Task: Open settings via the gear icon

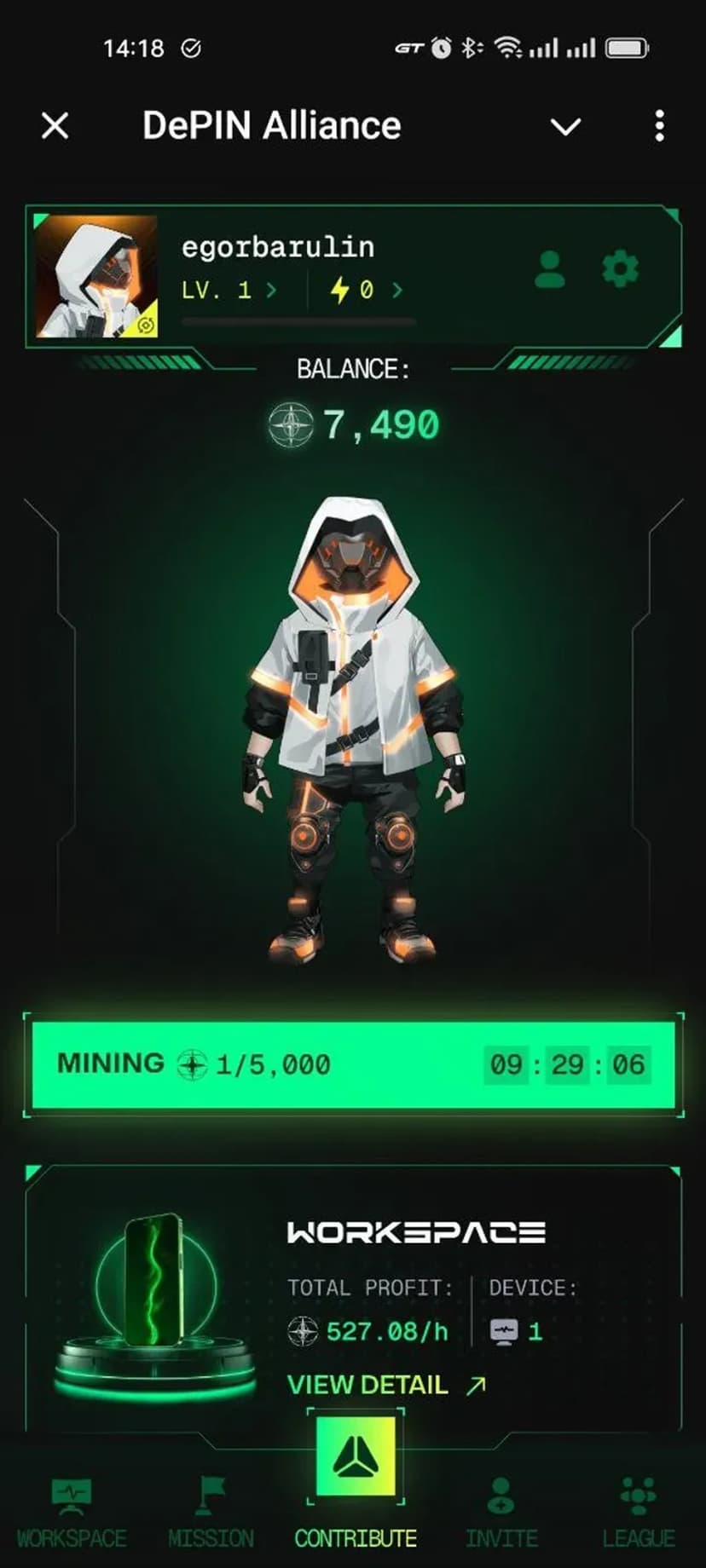Action: (620, 269)
